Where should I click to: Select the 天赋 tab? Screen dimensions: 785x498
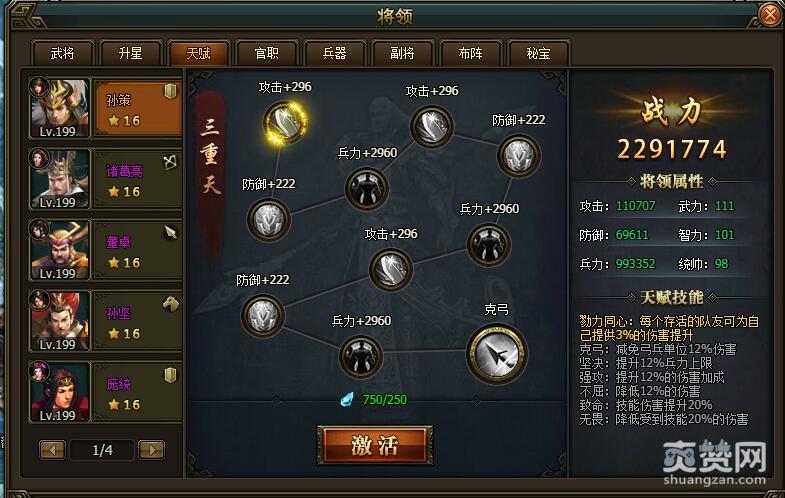(198, 53)
